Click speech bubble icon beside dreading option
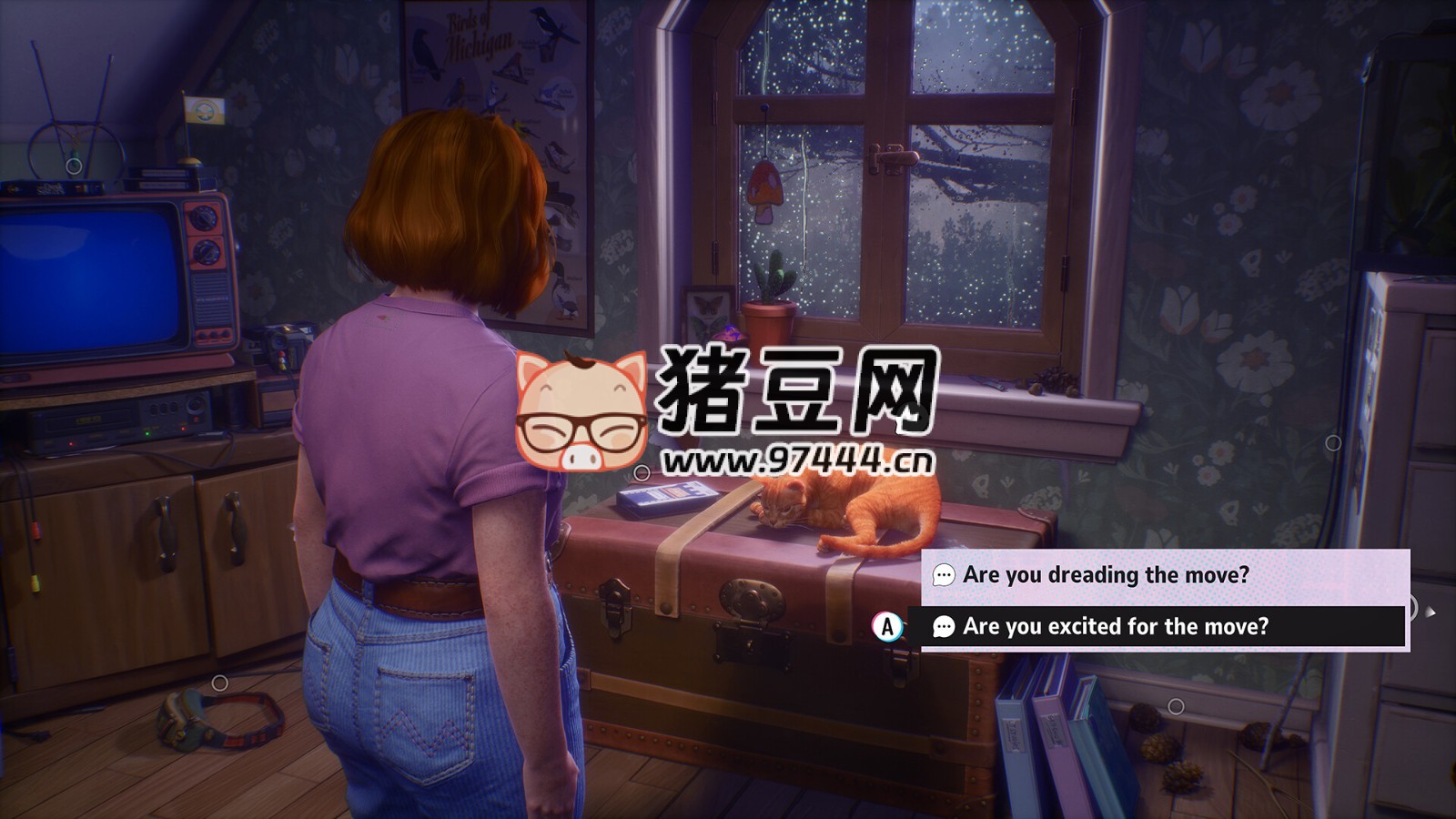 tap(943, 574)
